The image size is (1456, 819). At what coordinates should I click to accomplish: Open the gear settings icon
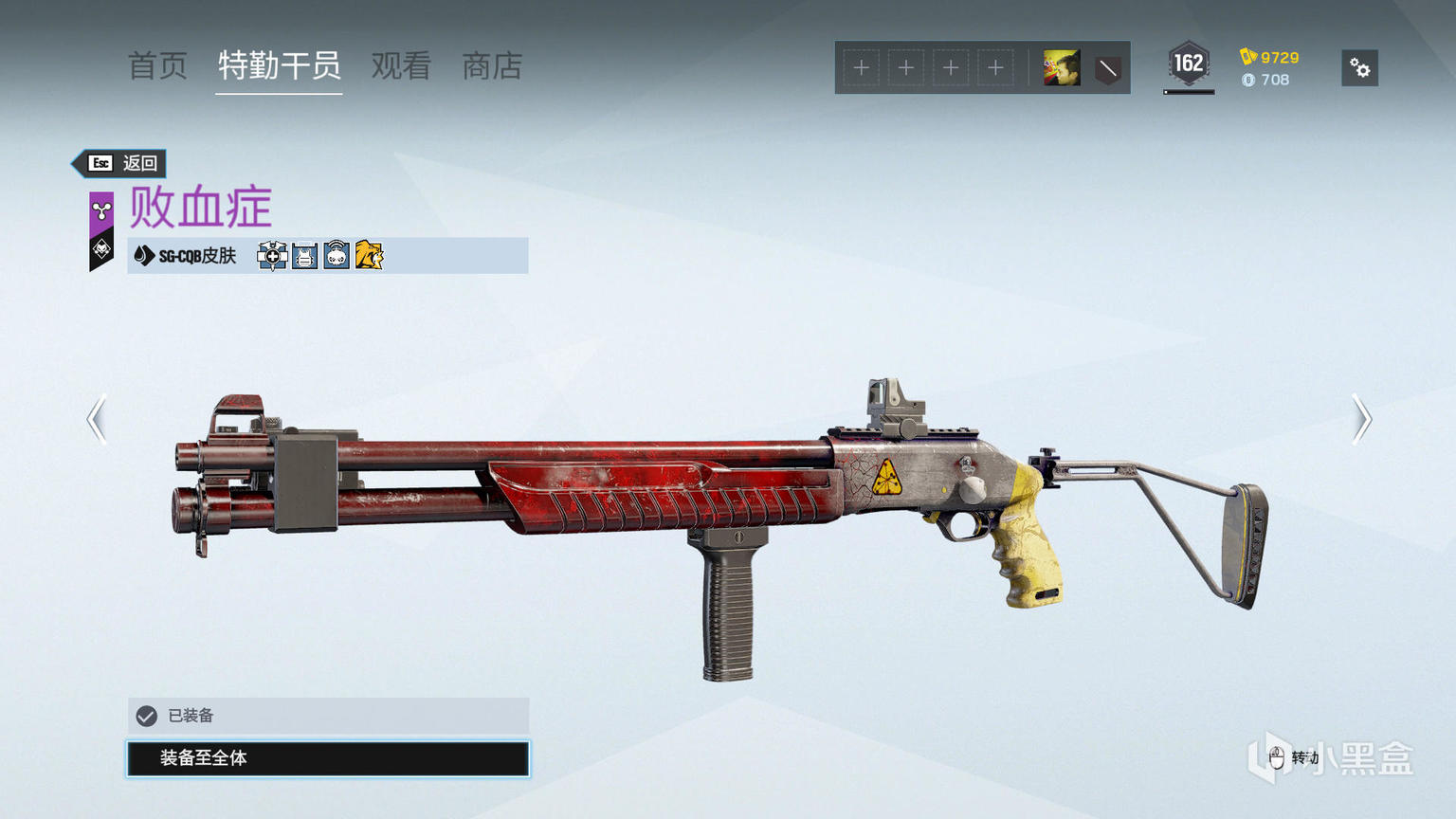coord(1359,68)
